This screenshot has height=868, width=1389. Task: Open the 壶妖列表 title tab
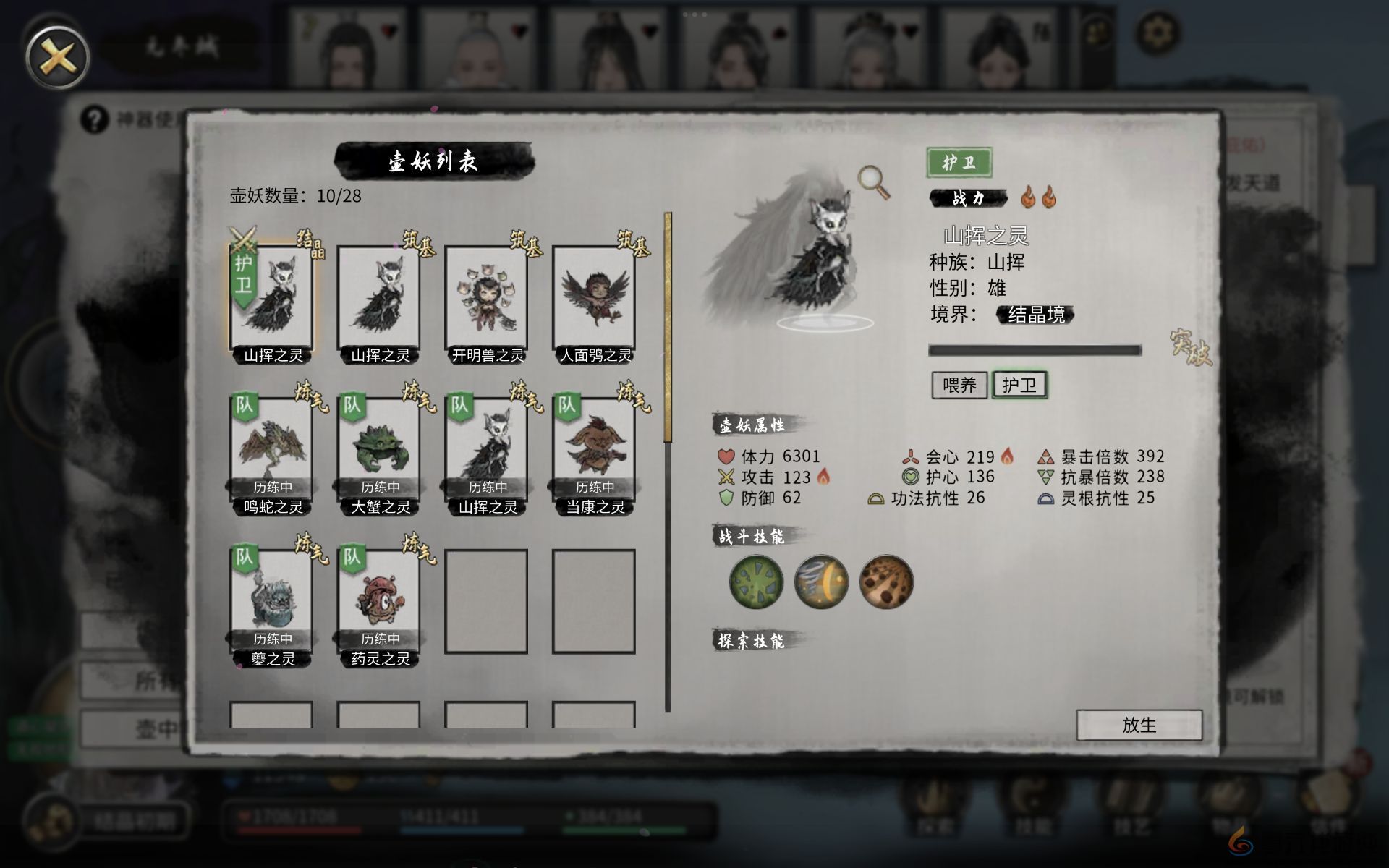coord(432,161)
